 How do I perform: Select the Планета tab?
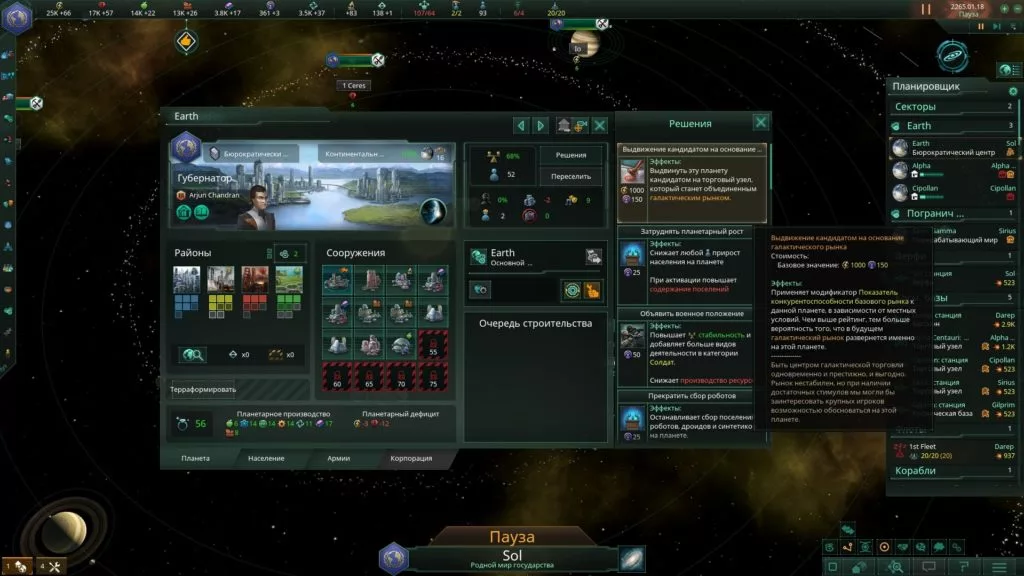point(195,458)
